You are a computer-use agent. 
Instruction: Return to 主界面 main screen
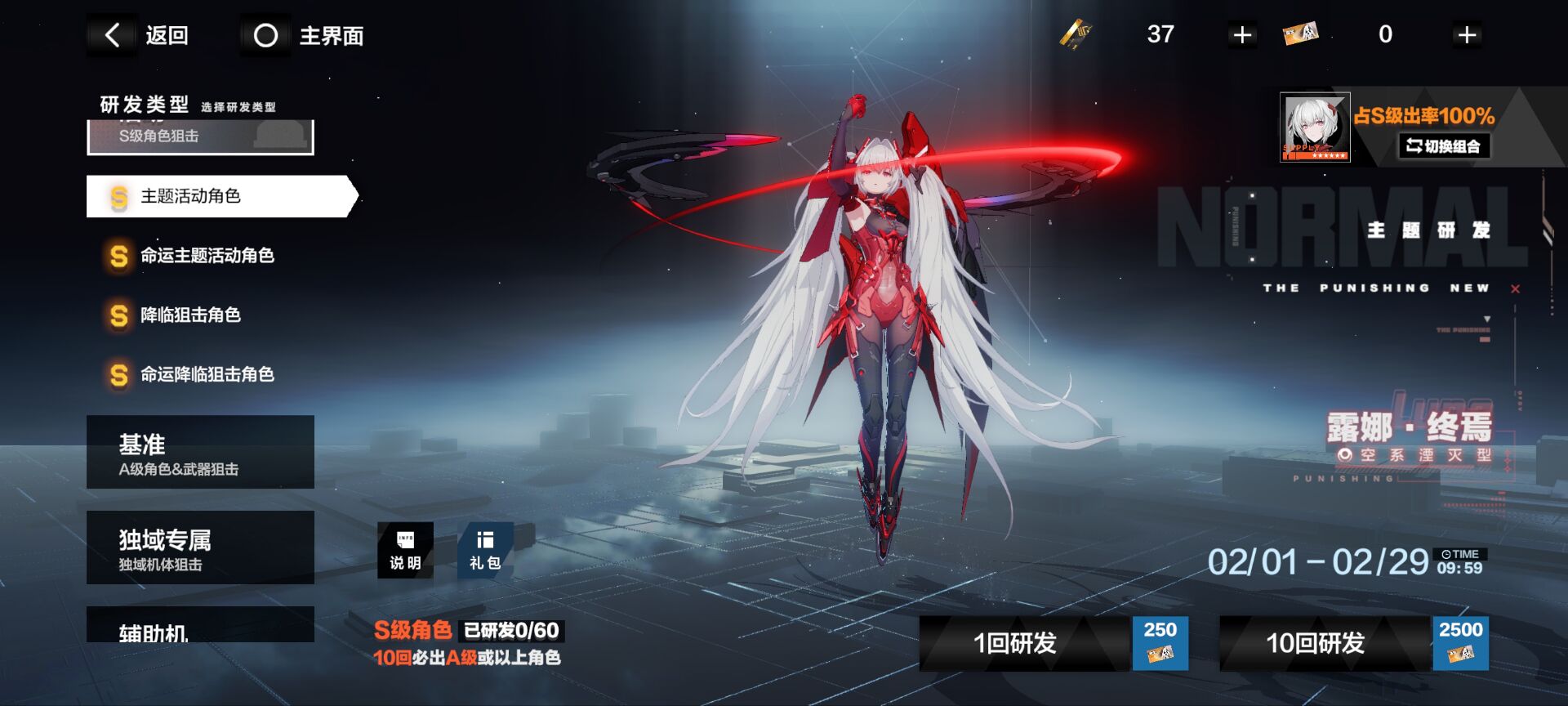pyautogui.click(x=304, y=35)
